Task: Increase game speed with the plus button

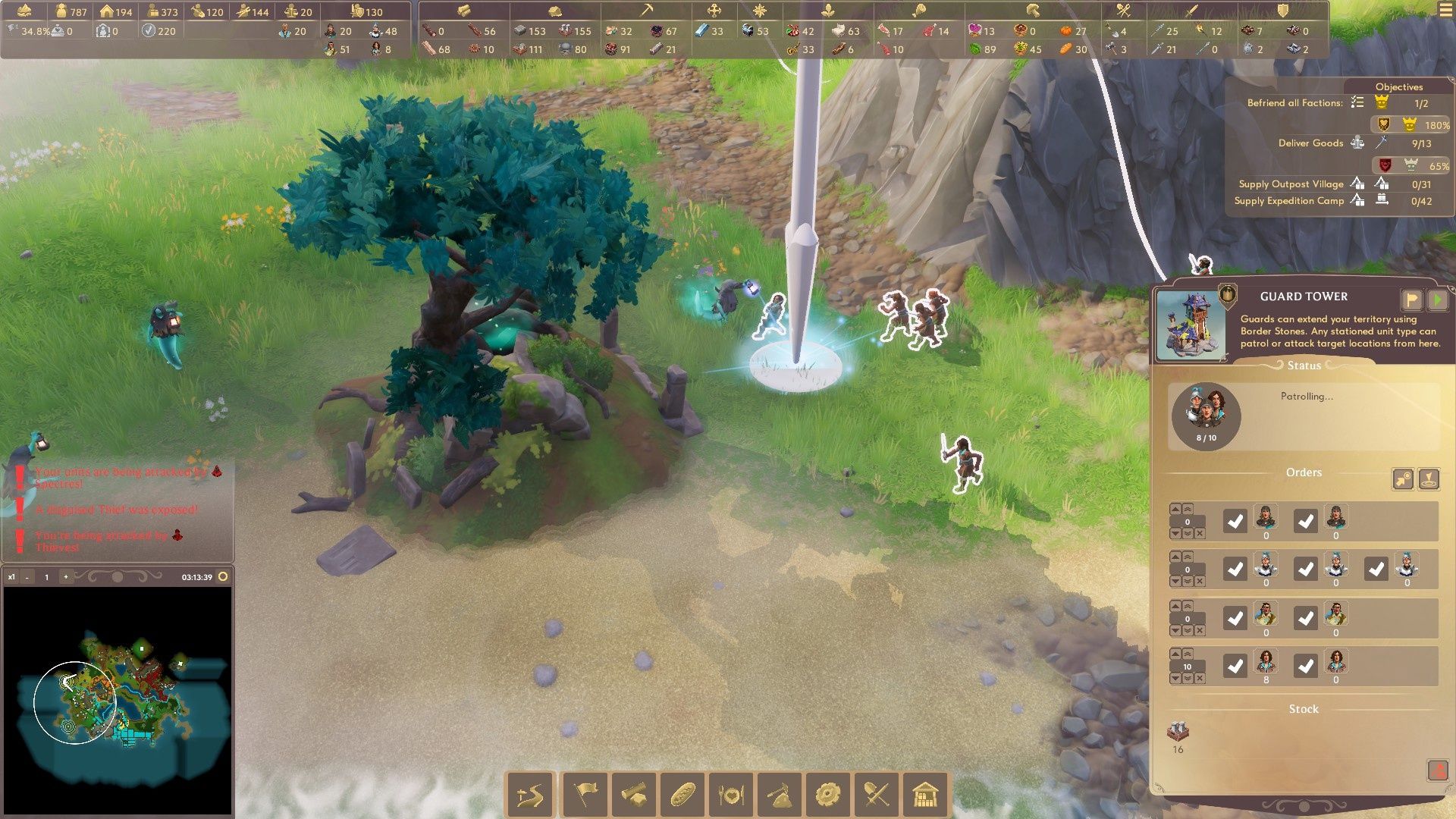Action: [66, 577]
